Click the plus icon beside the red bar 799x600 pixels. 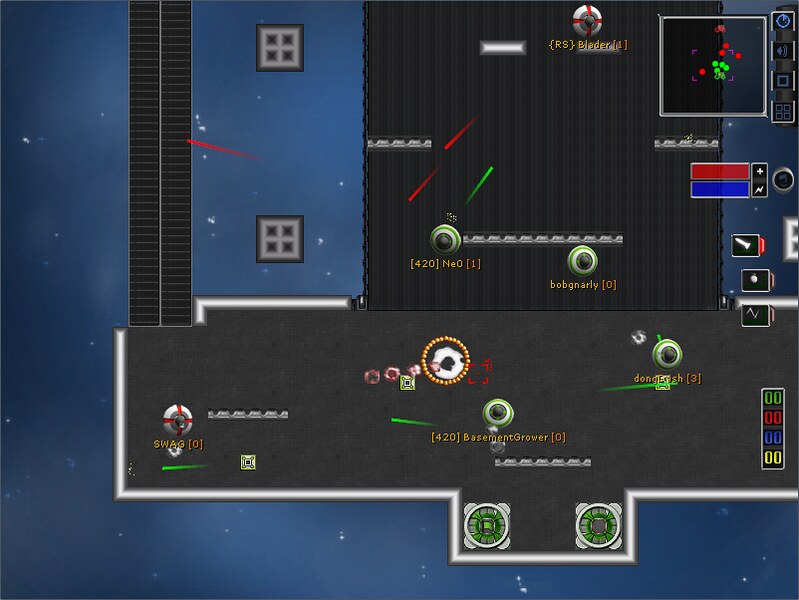click(x=759, y=170)
